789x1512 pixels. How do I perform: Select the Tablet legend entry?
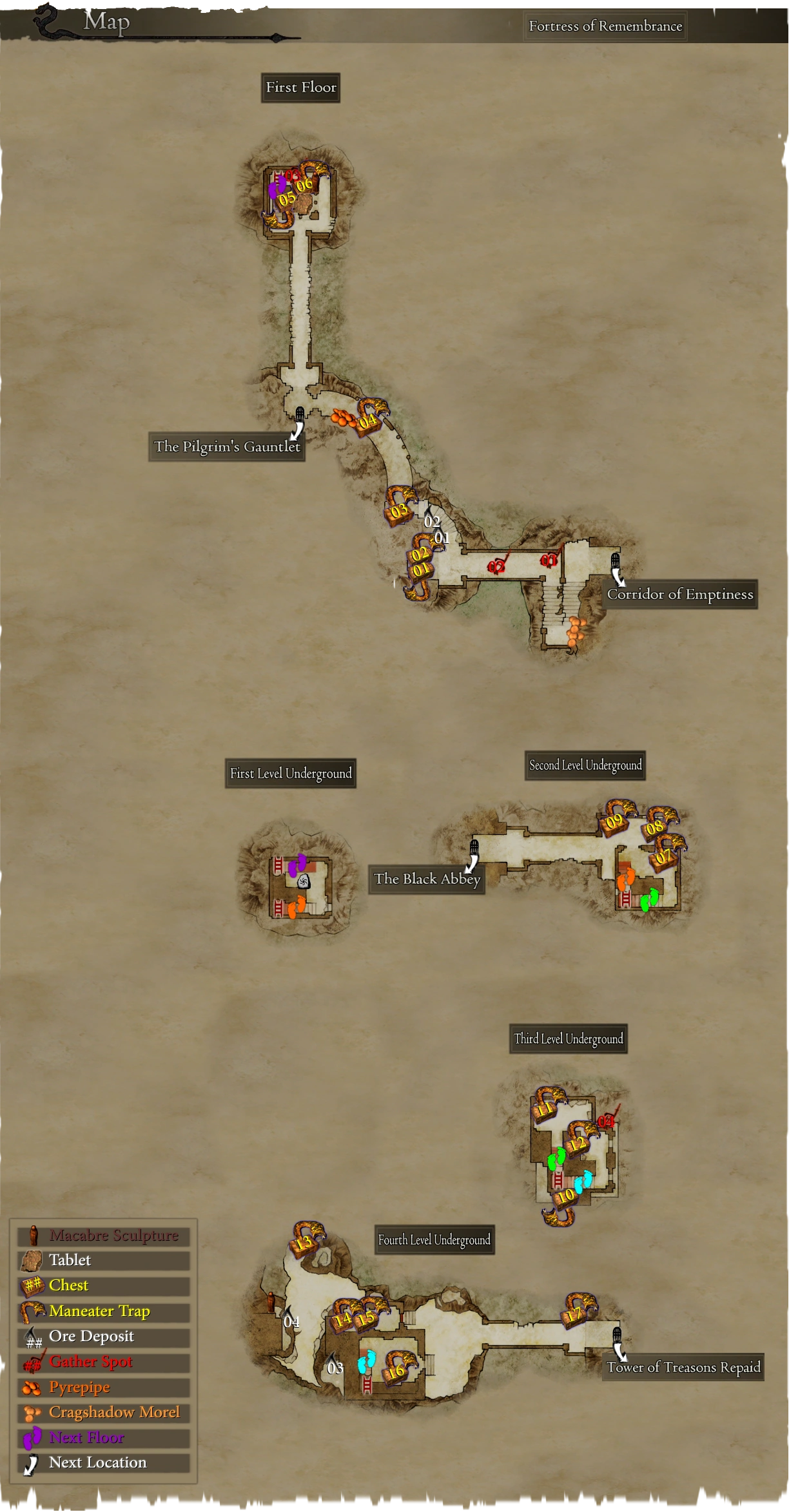pyautogui.click(x=70, y=1260)
